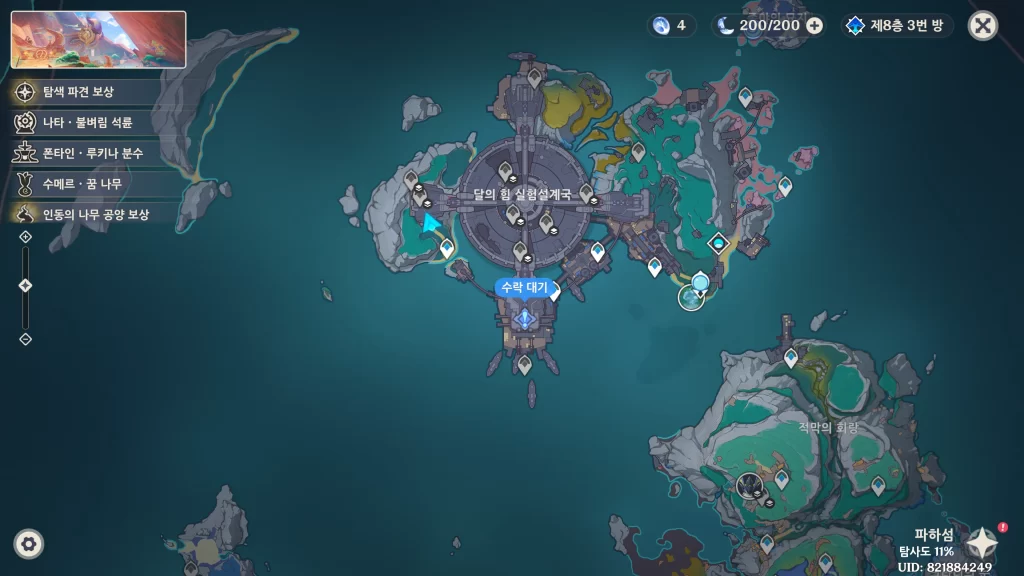Open the 탐색 파견 보상 entry

pyautogui.click(x=78, y=92)
